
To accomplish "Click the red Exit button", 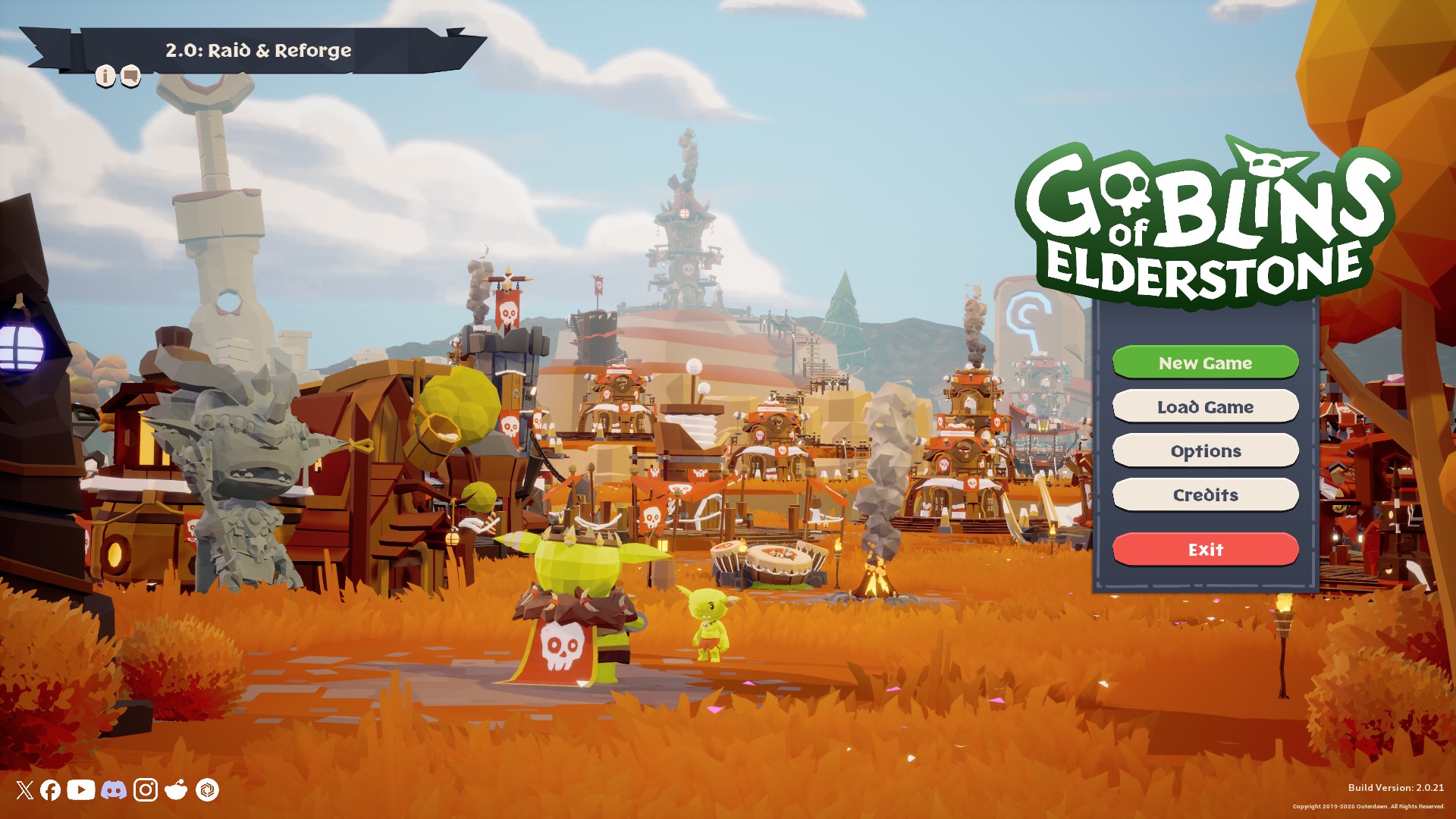I will coord(1205,549).
